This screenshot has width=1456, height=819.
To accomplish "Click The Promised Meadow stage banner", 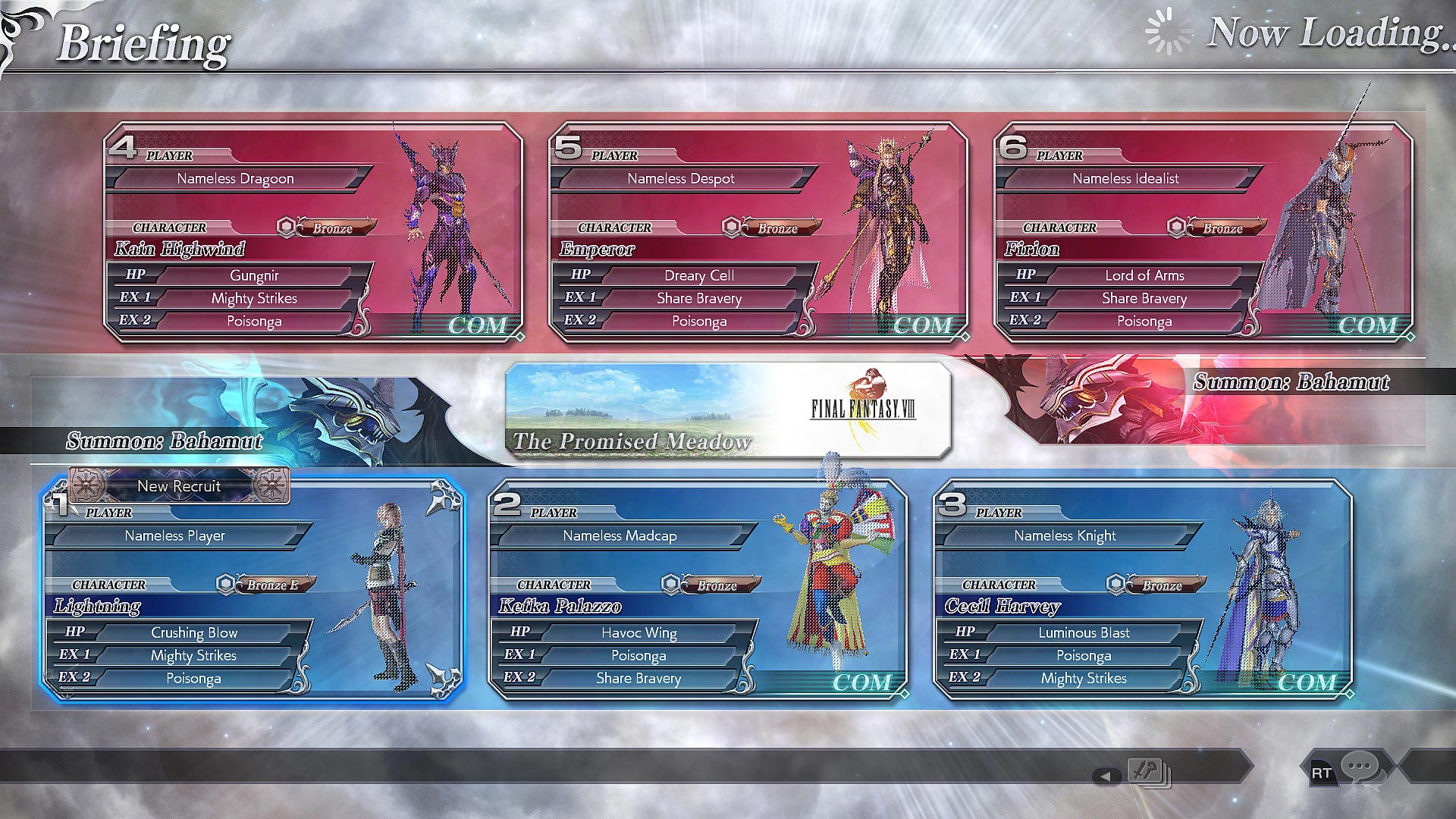I will coord(727,410).
